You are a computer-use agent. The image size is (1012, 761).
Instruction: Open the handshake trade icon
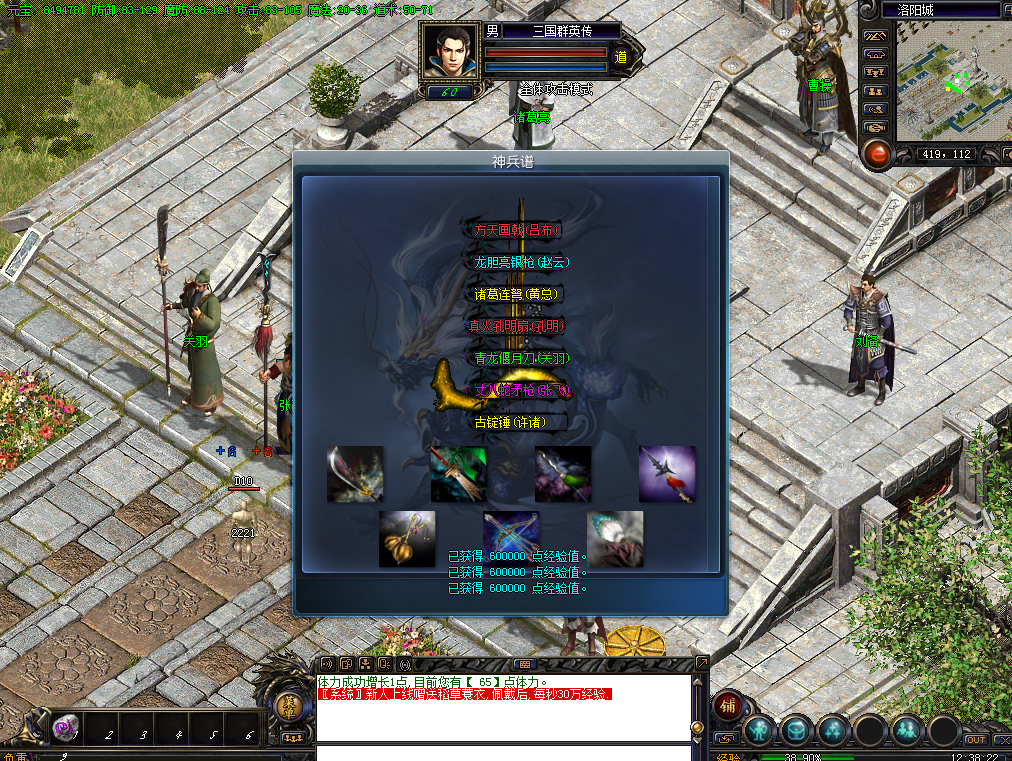[875, 127]
